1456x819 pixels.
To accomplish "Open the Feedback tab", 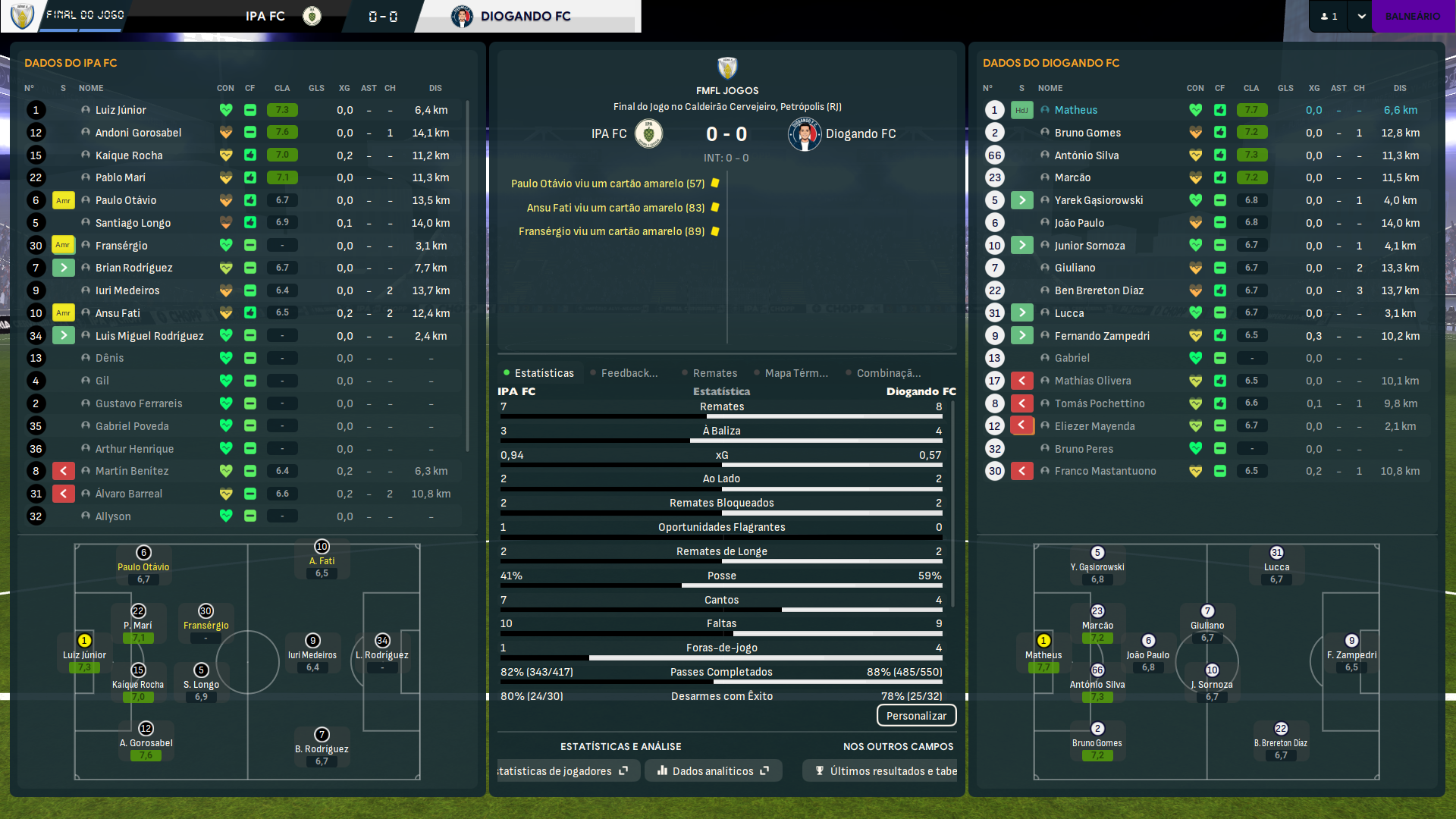I will click(629, 373).
